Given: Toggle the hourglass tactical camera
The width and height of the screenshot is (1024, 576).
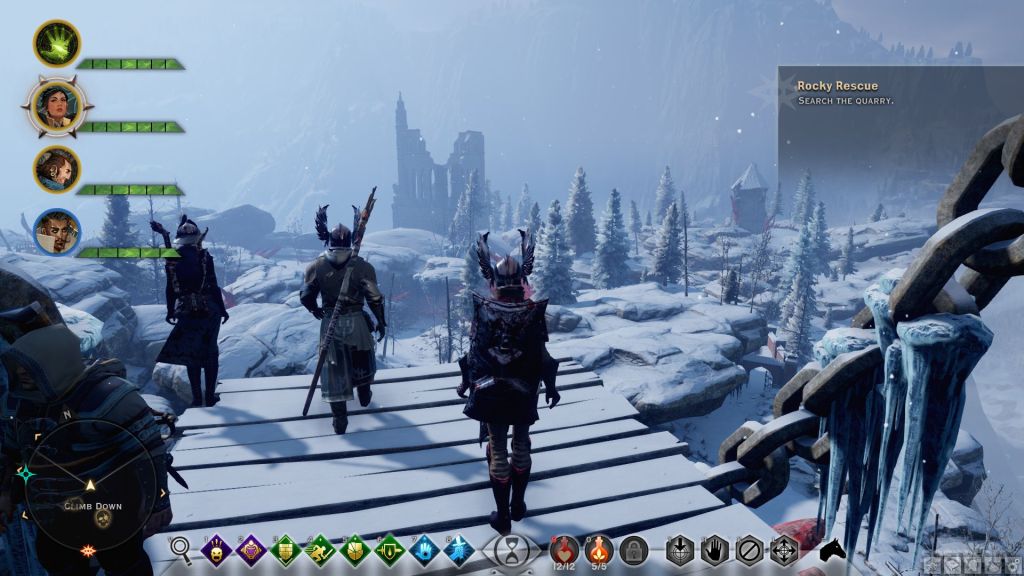Looking at the screenshot, I should tap(512, 549).
